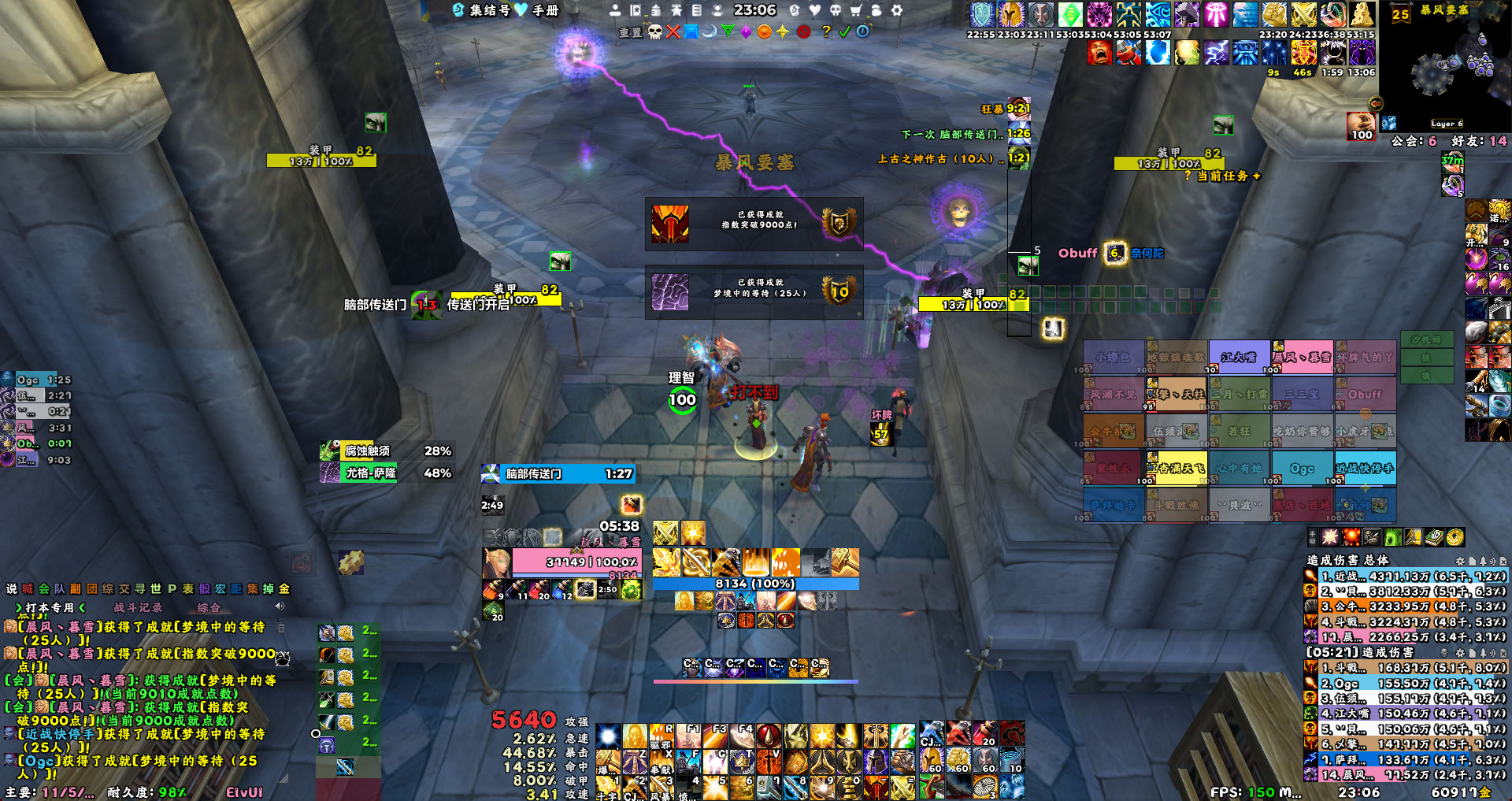1512x801 pixels.
Task: Select the skull raid target marker
Action: coord(654,32)
